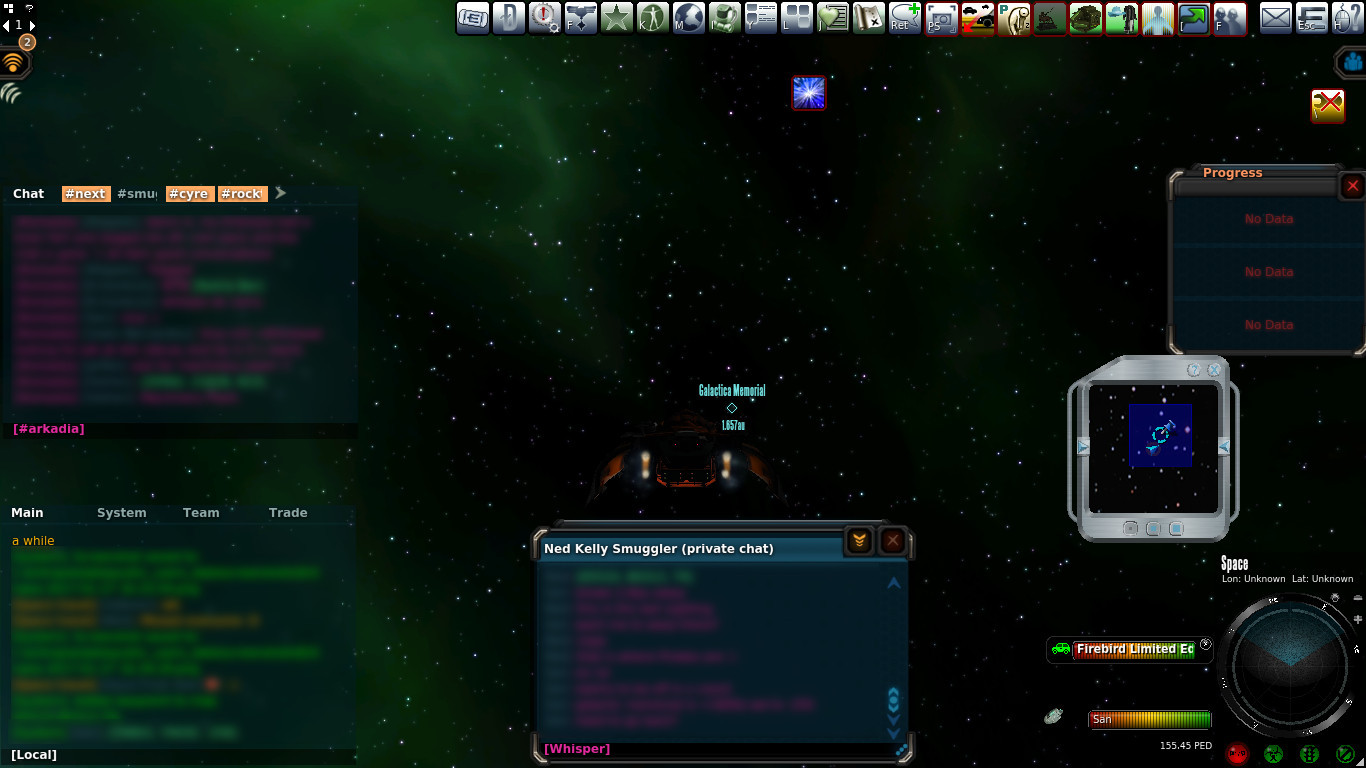Image resolution: width=1366 pixels, height=768 pixels.
Task: Open the Trade chat tab
Action: click(x=288, y=513)
